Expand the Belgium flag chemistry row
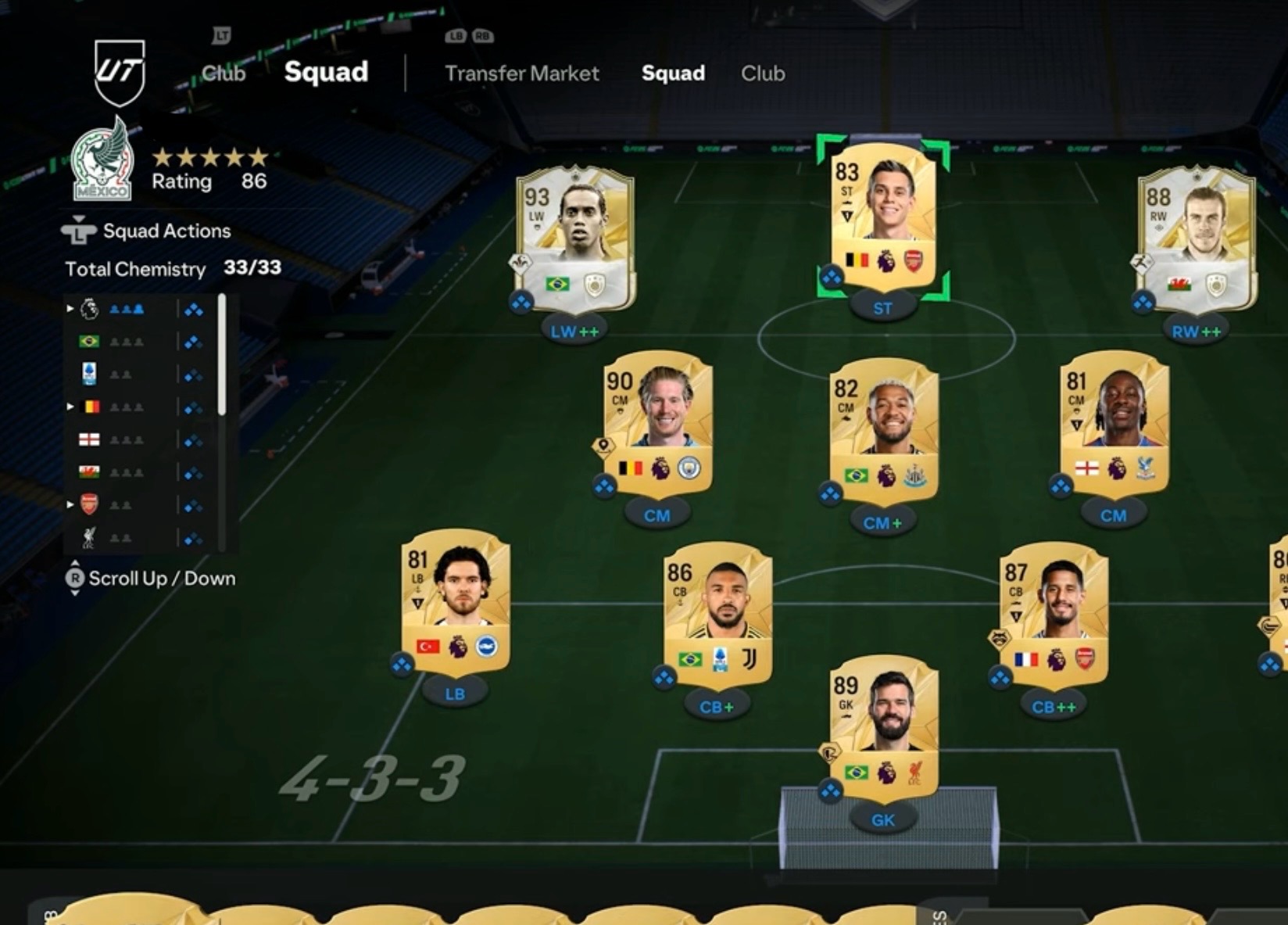 (70, 407)
